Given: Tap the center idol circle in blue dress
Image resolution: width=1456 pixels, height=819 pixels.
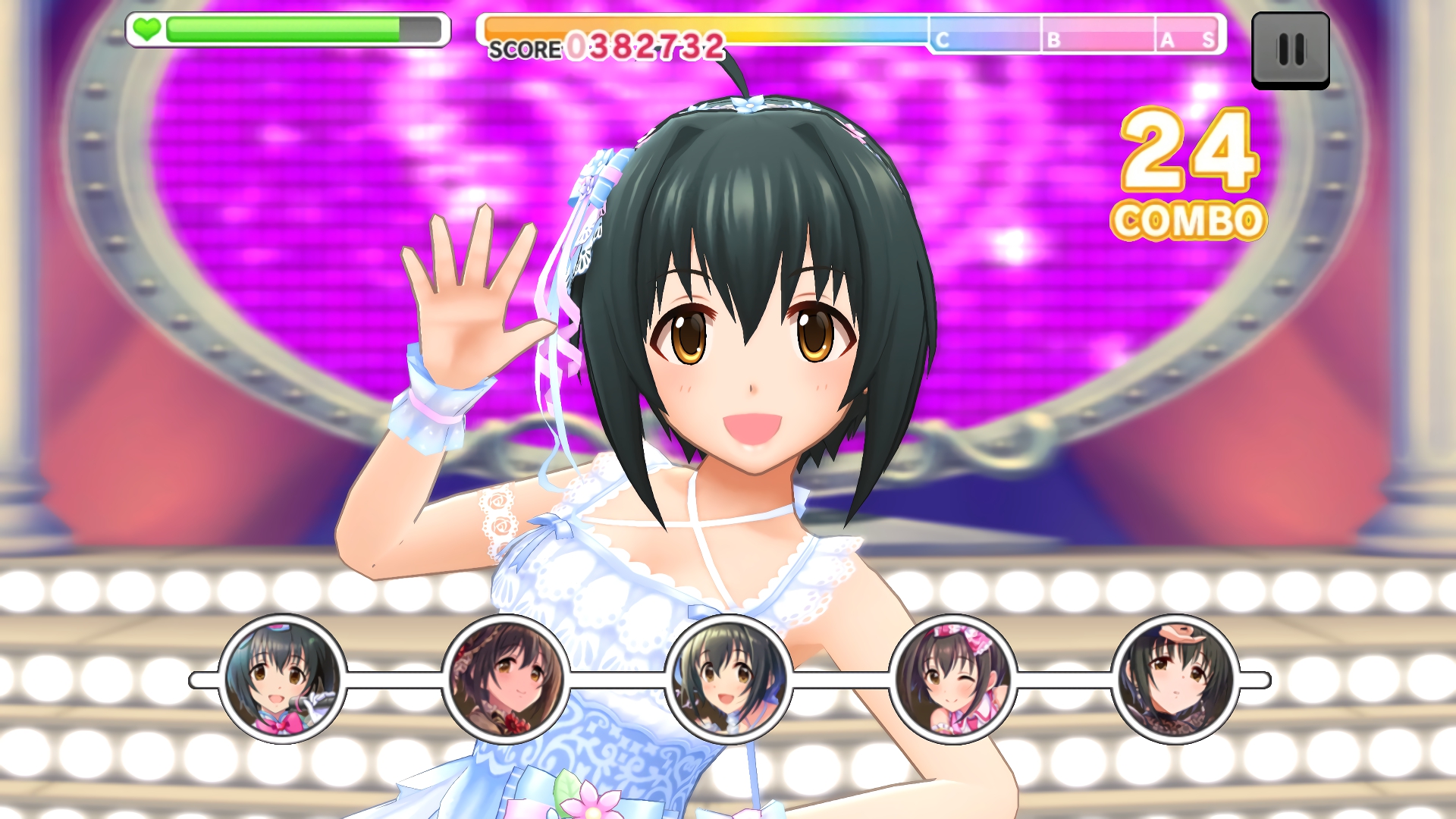Looking at the screenshot, I should click(729, 679).
